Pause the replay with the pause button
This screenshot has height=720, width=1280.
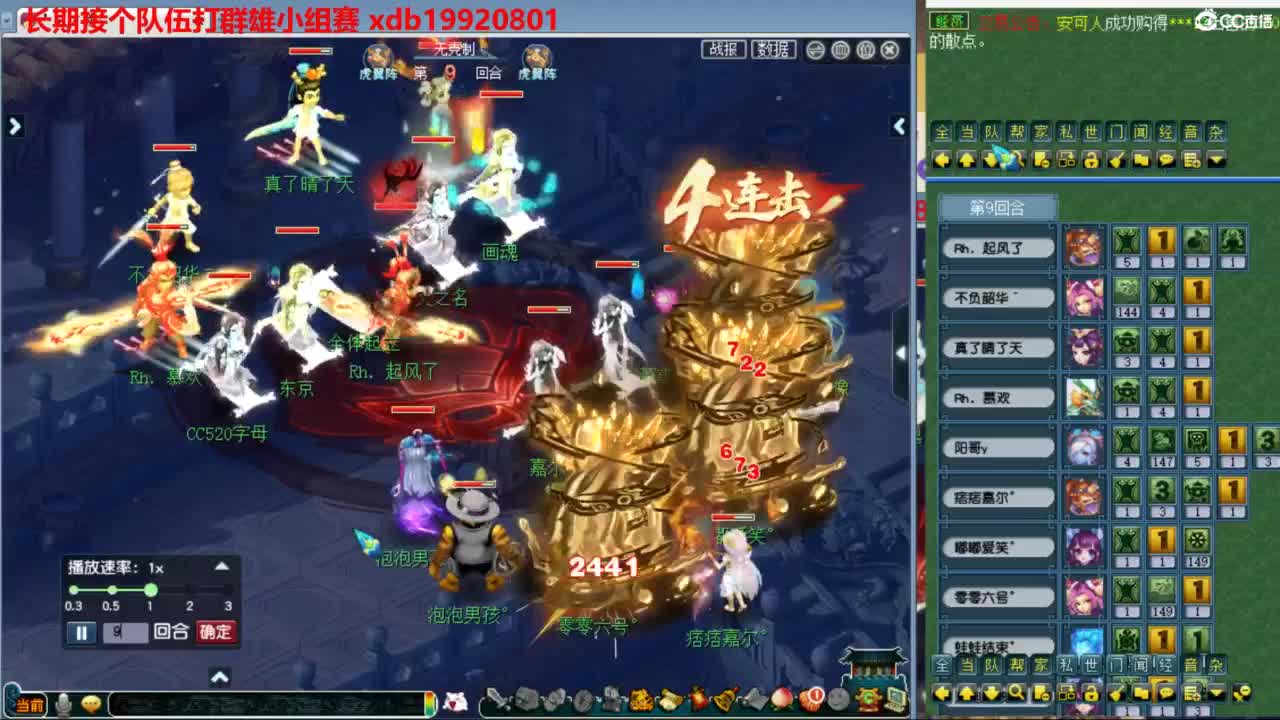coord(80,634)
